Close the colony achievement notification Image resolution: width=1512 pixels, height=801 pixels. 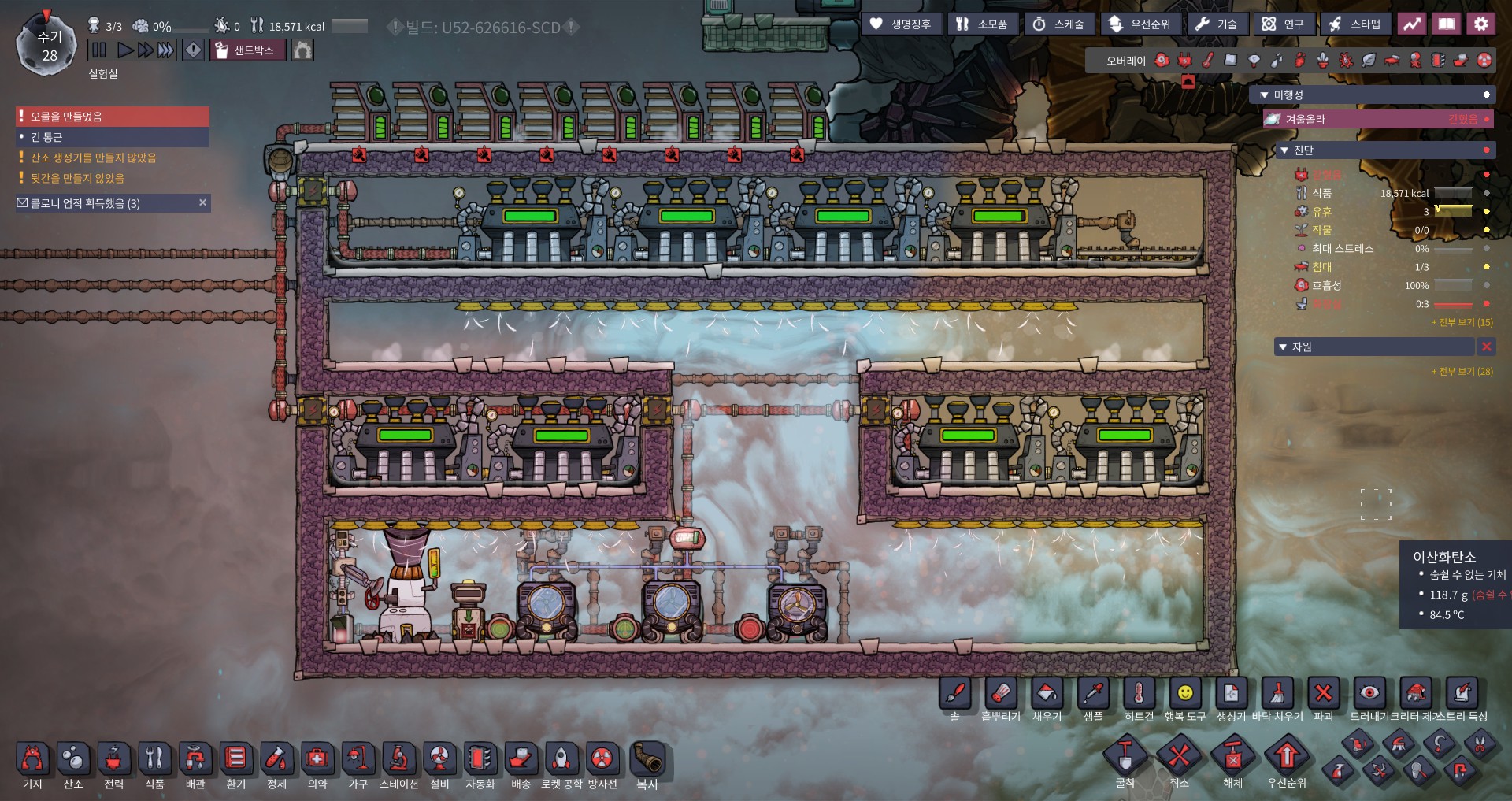coord(202,203)
